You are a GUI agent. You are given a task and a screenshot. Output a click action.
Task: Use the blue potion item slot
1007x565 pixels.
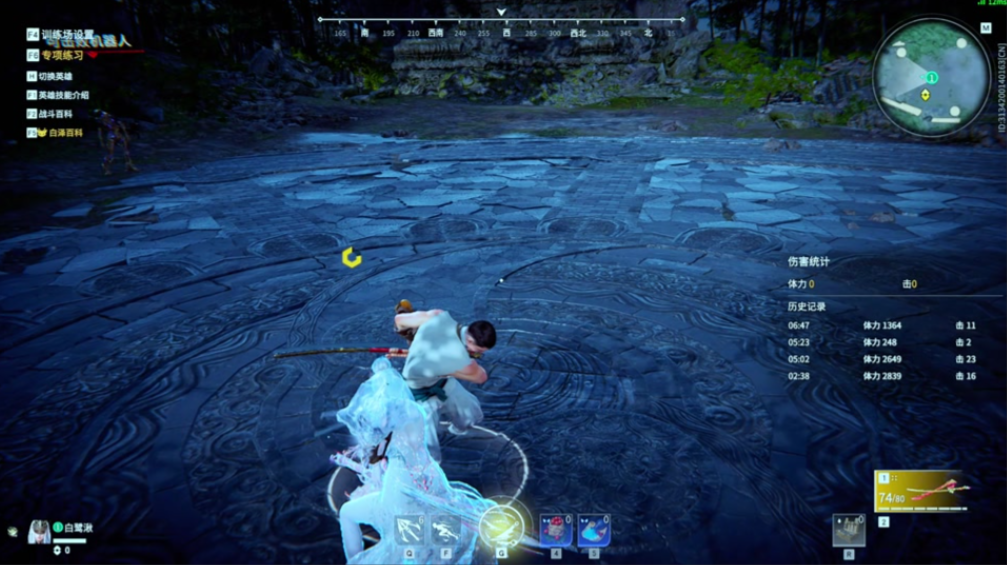[x=593, y=529]
